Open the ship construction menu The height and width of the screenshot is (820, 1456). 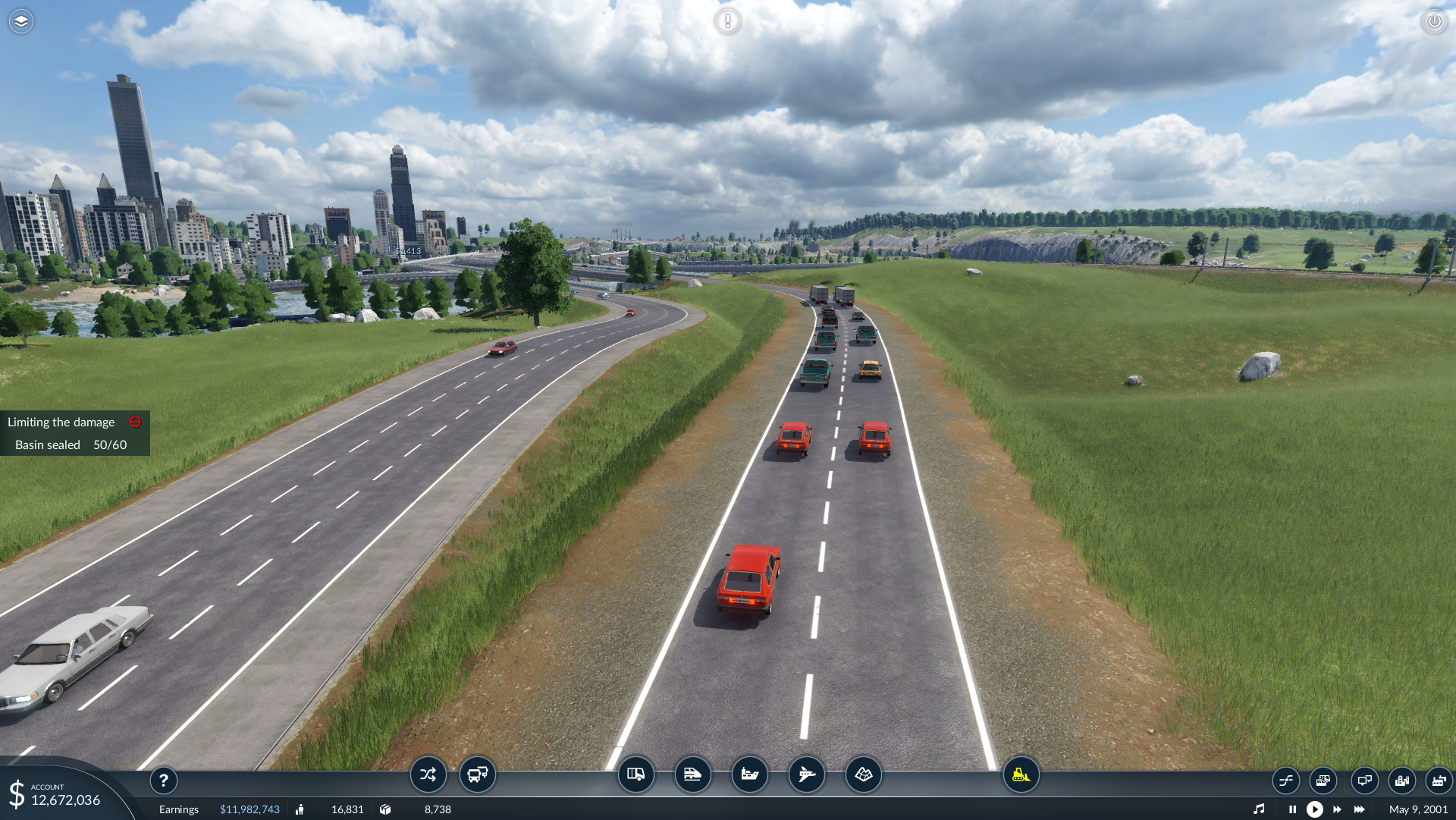[749, 774]
